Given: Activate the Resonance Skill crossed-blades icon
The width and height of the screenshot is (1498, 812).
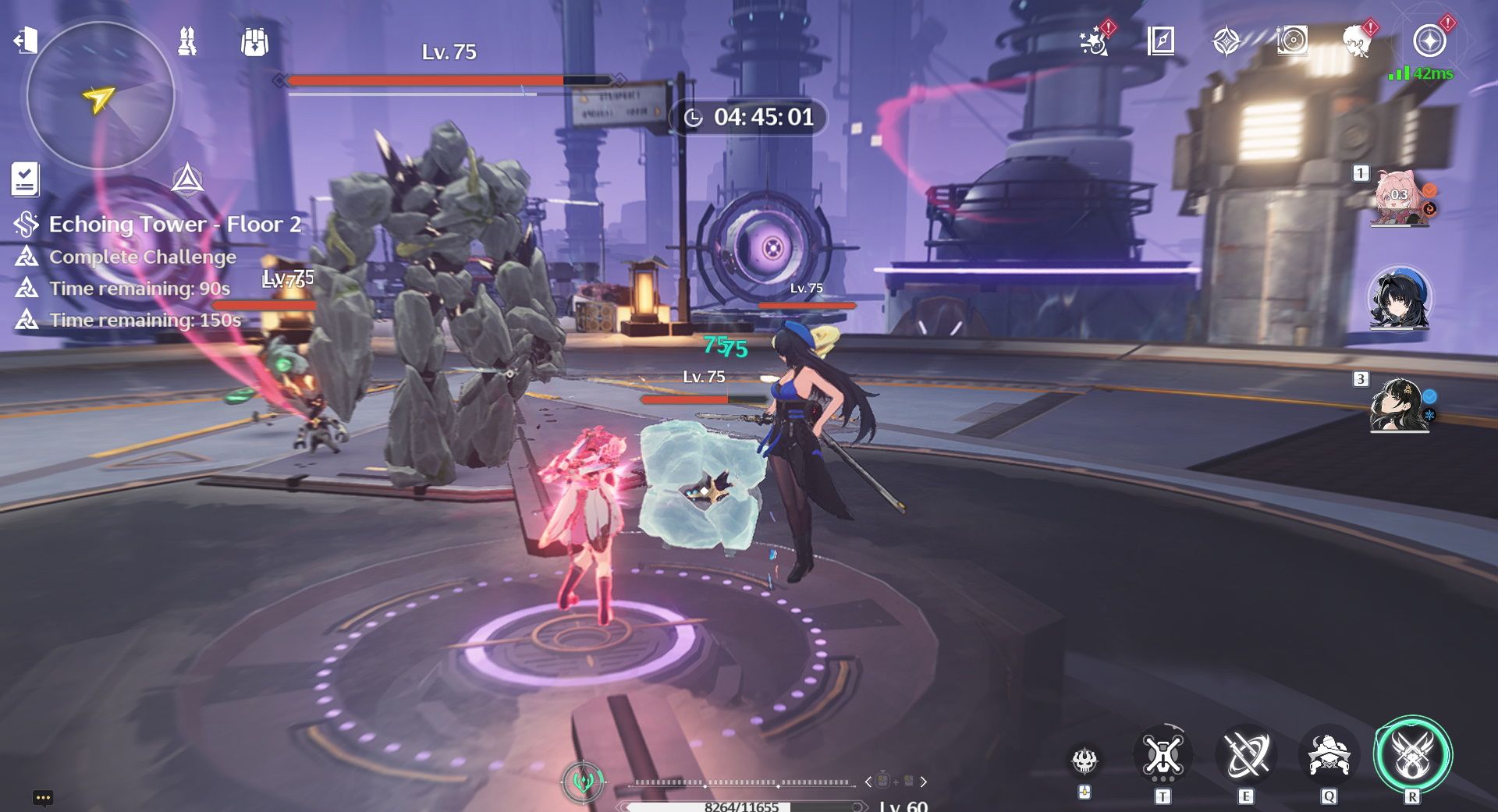Looking at the screenshot, I should (x=1246, y=755).
